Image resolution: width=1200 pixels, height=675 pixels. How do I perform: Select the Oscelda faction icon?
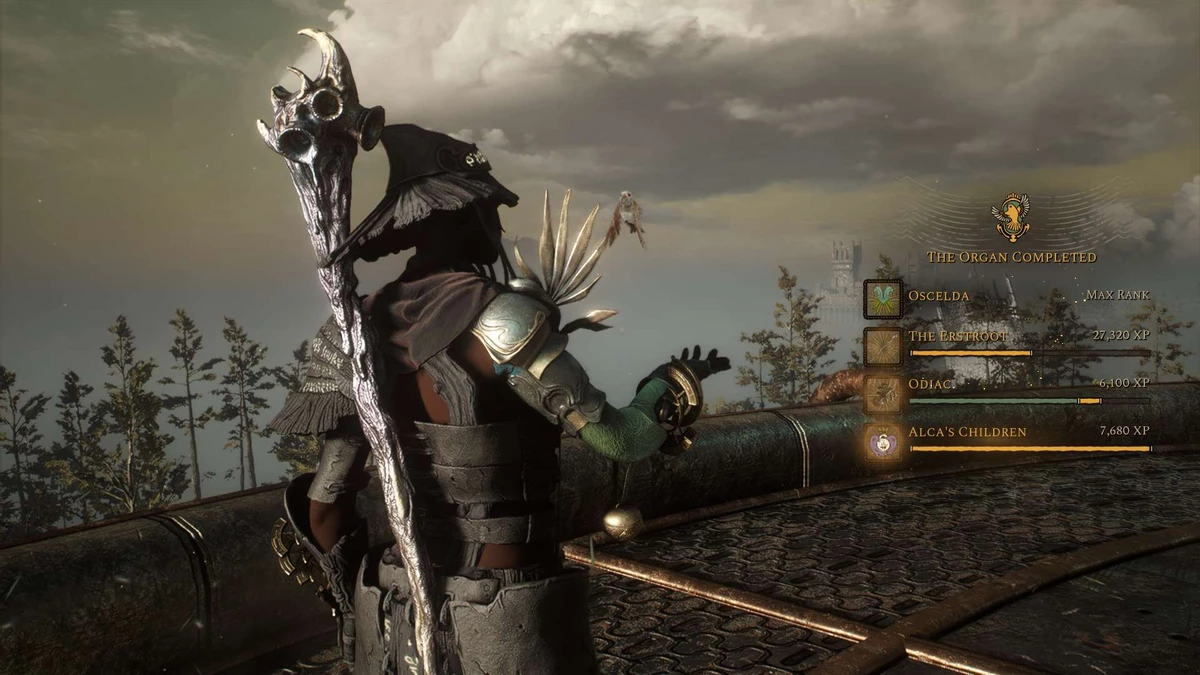tap(883, 298)
